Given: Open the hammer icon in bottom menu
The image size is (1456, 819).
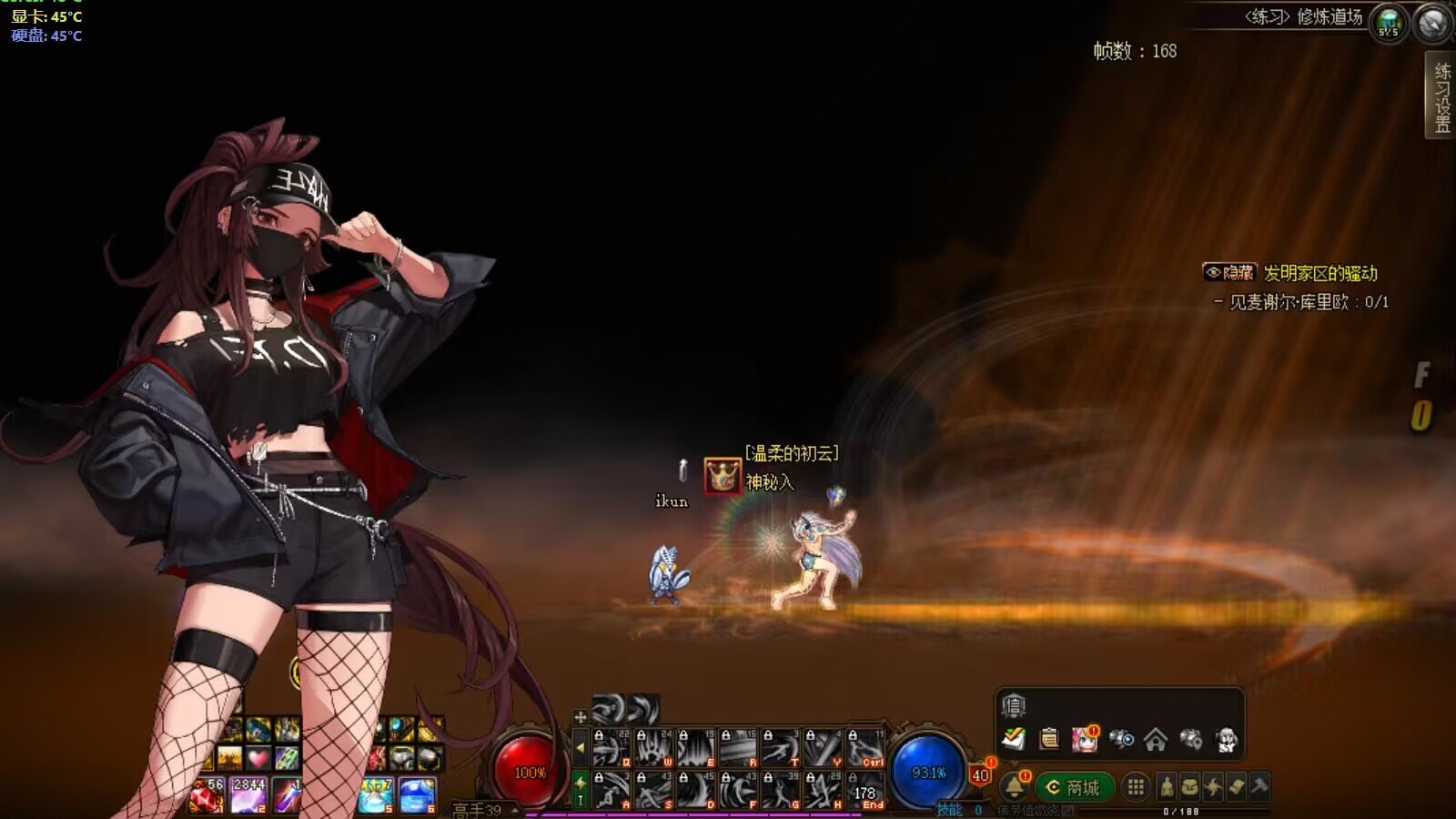Looking at the screenshot, I should tap(1259, 787).
